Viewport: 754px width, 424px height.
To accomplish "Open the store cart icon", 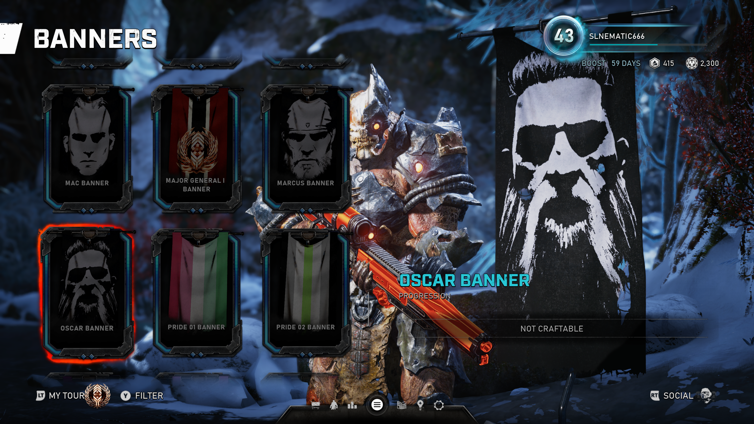I will point(316,405).
